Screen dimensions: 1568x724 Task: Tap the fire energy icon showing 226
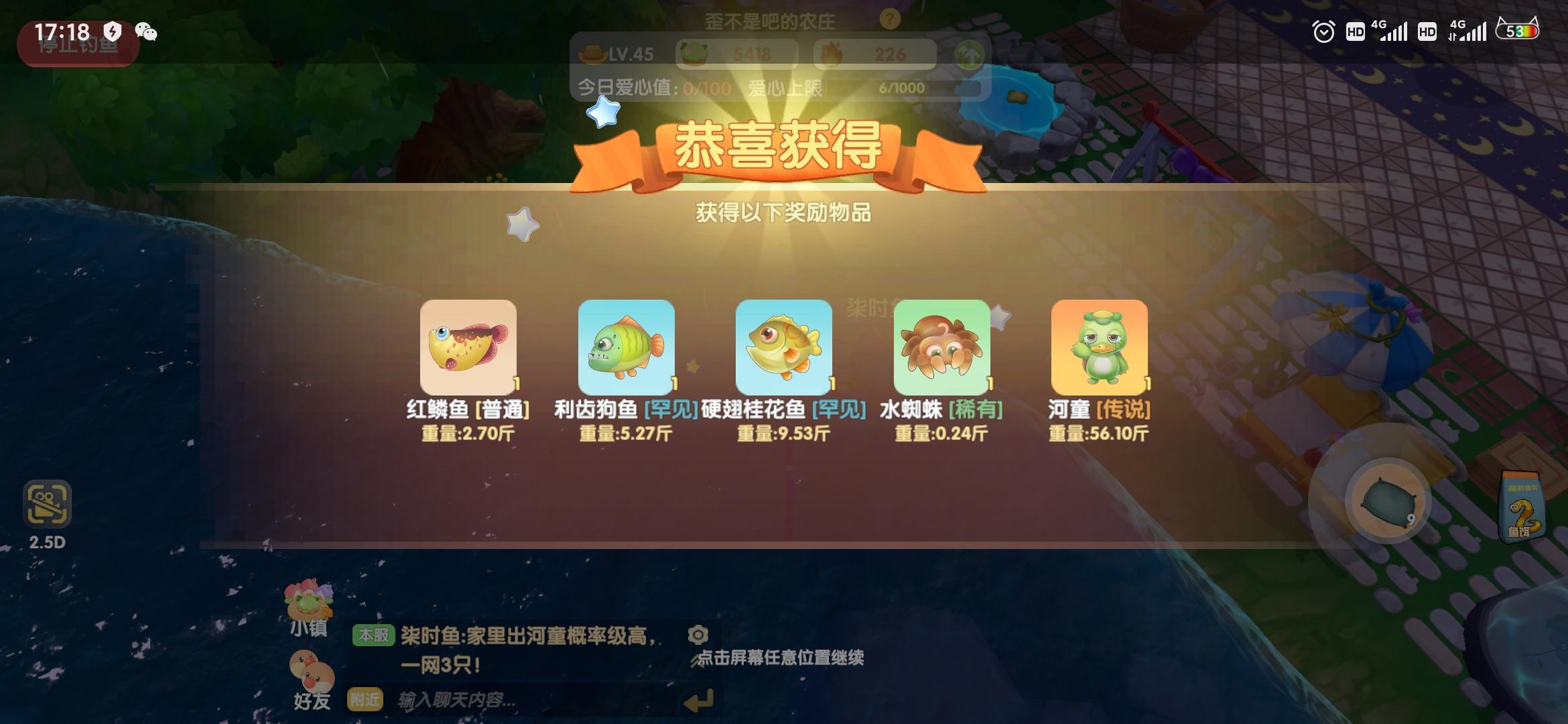[833, 54]
